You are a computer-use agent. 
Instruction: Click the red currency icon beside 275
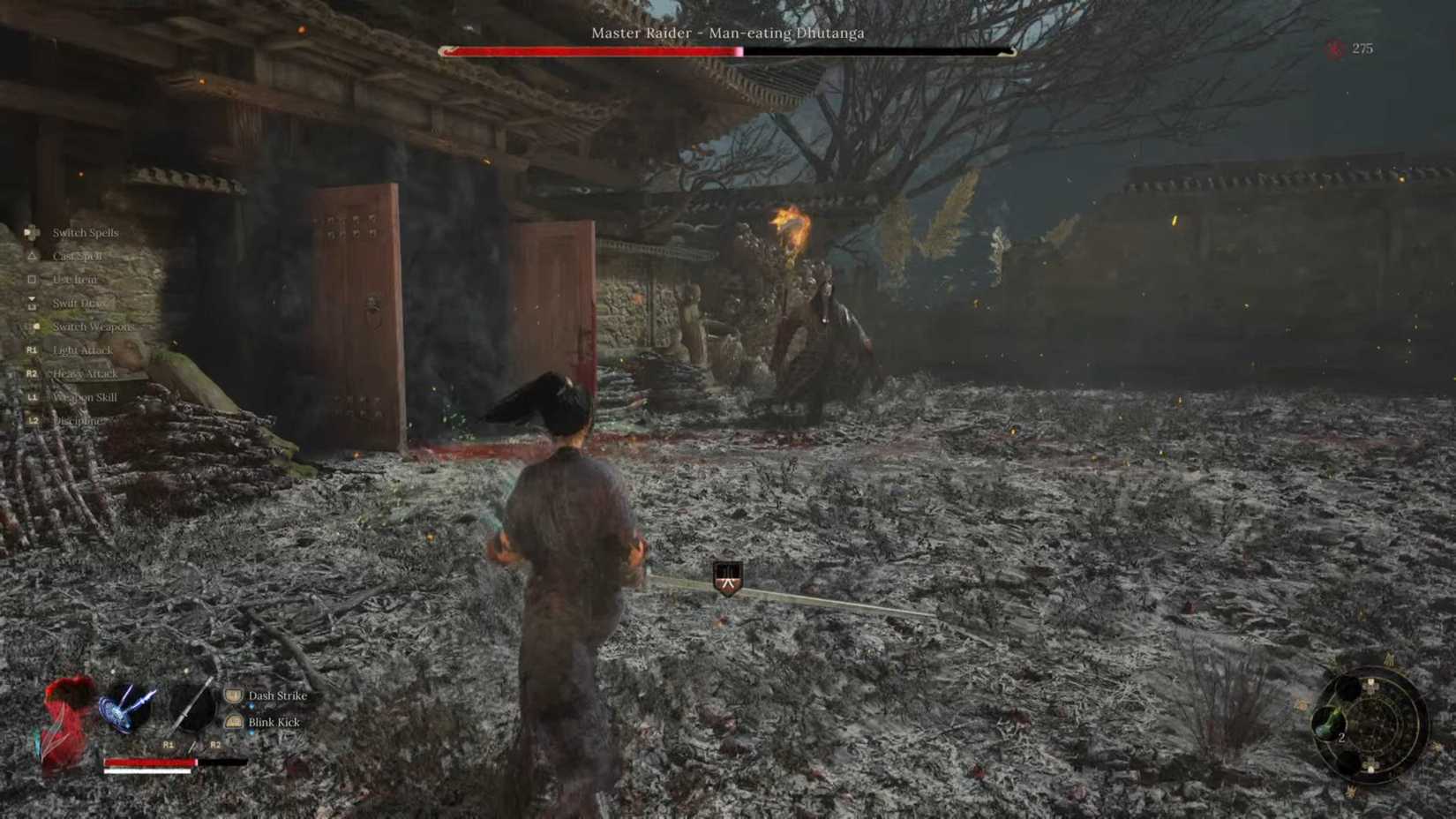click(1336, 49)
